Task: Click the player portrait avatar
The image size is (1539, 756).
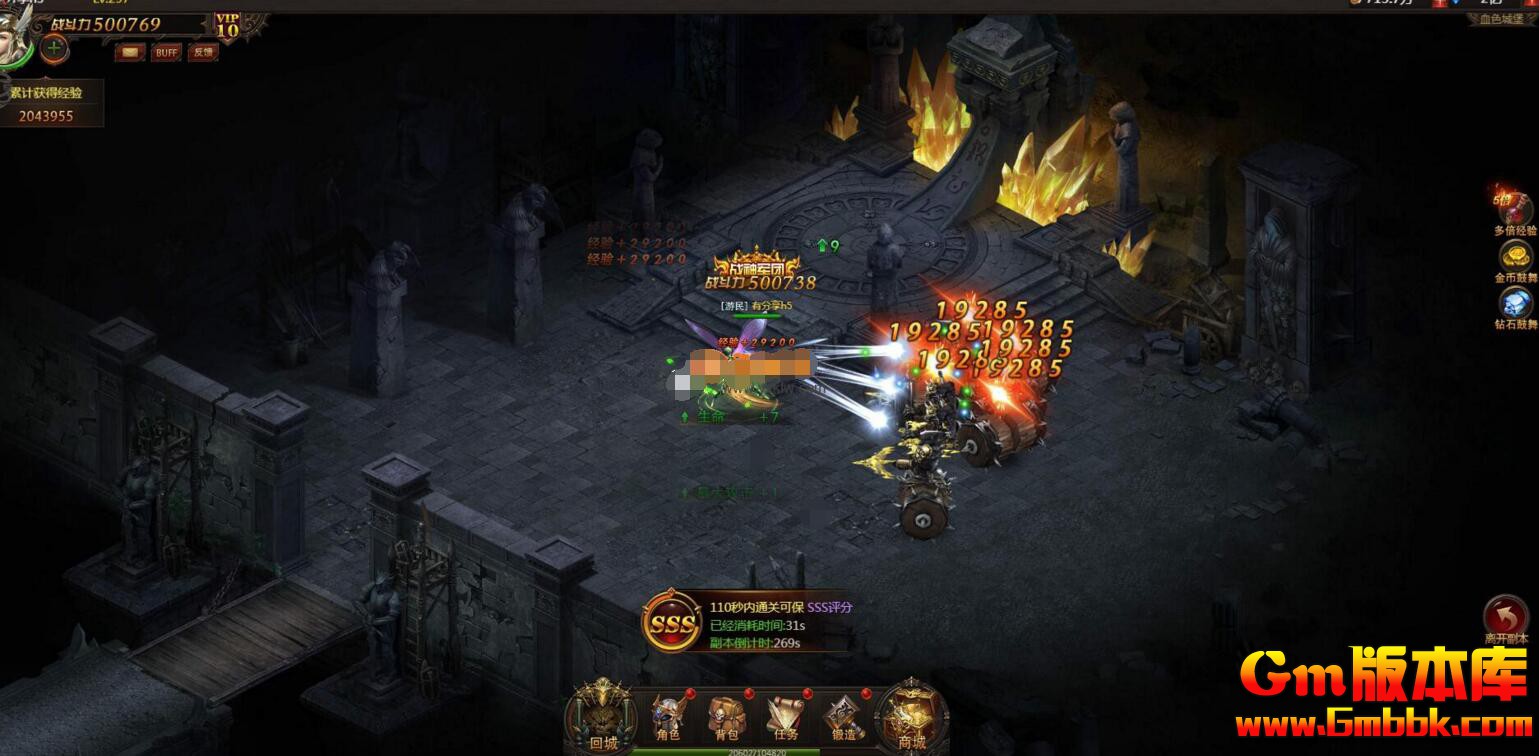Action: tap(14, 45)
